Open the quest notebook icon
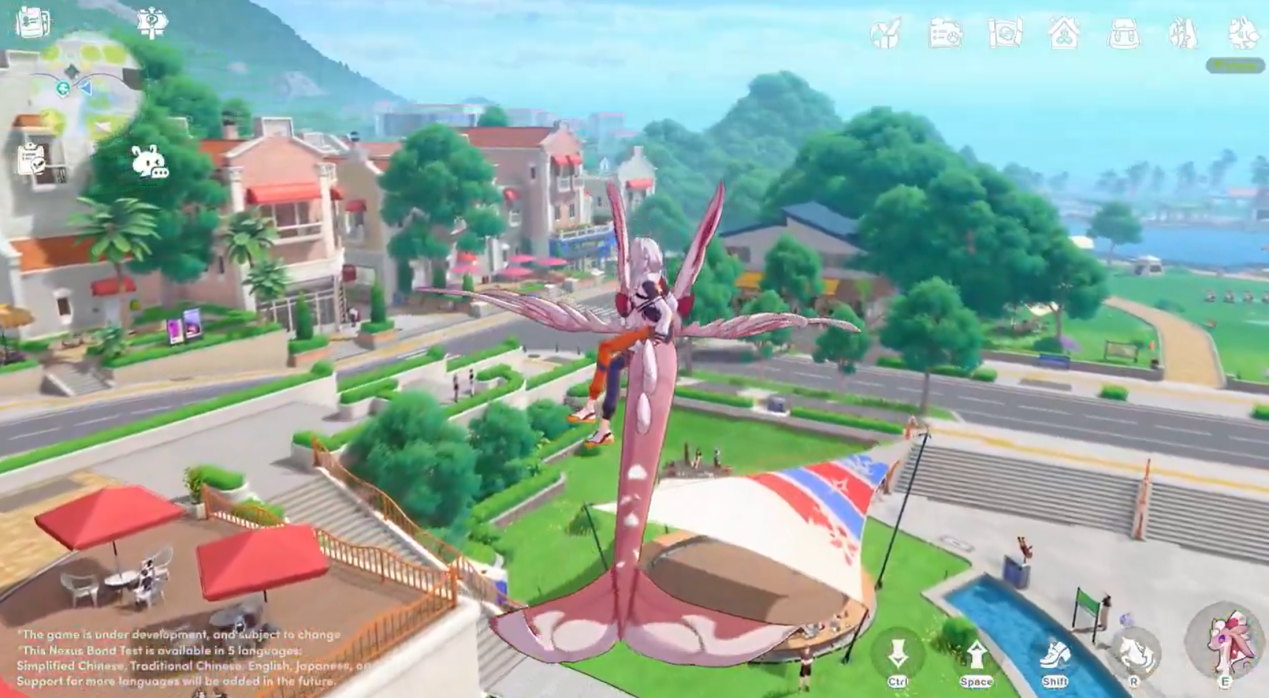Screen dimensions: 1269x698 (33, 22)
